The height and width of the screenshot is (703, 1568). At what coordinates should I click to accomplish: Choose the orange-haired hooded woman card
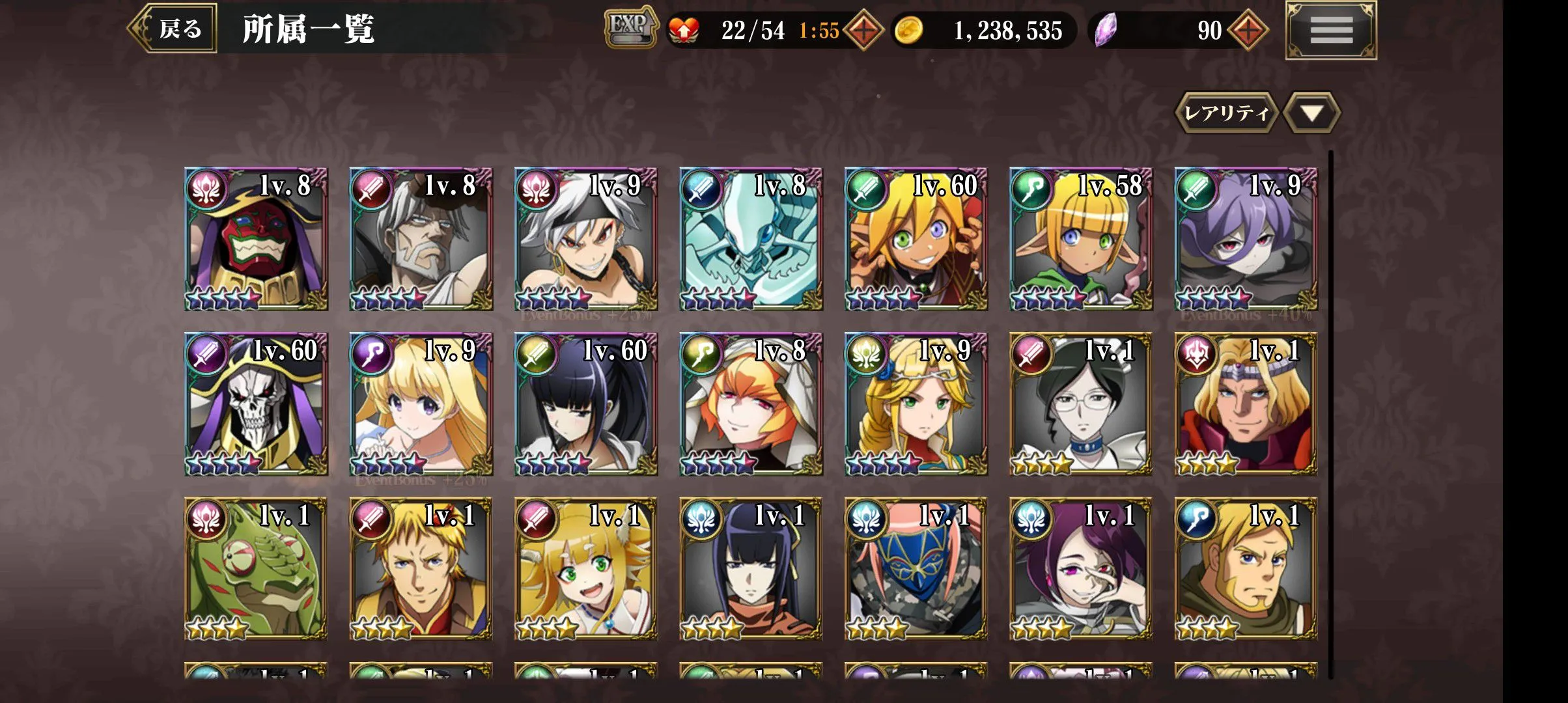[x=751, y=404]
